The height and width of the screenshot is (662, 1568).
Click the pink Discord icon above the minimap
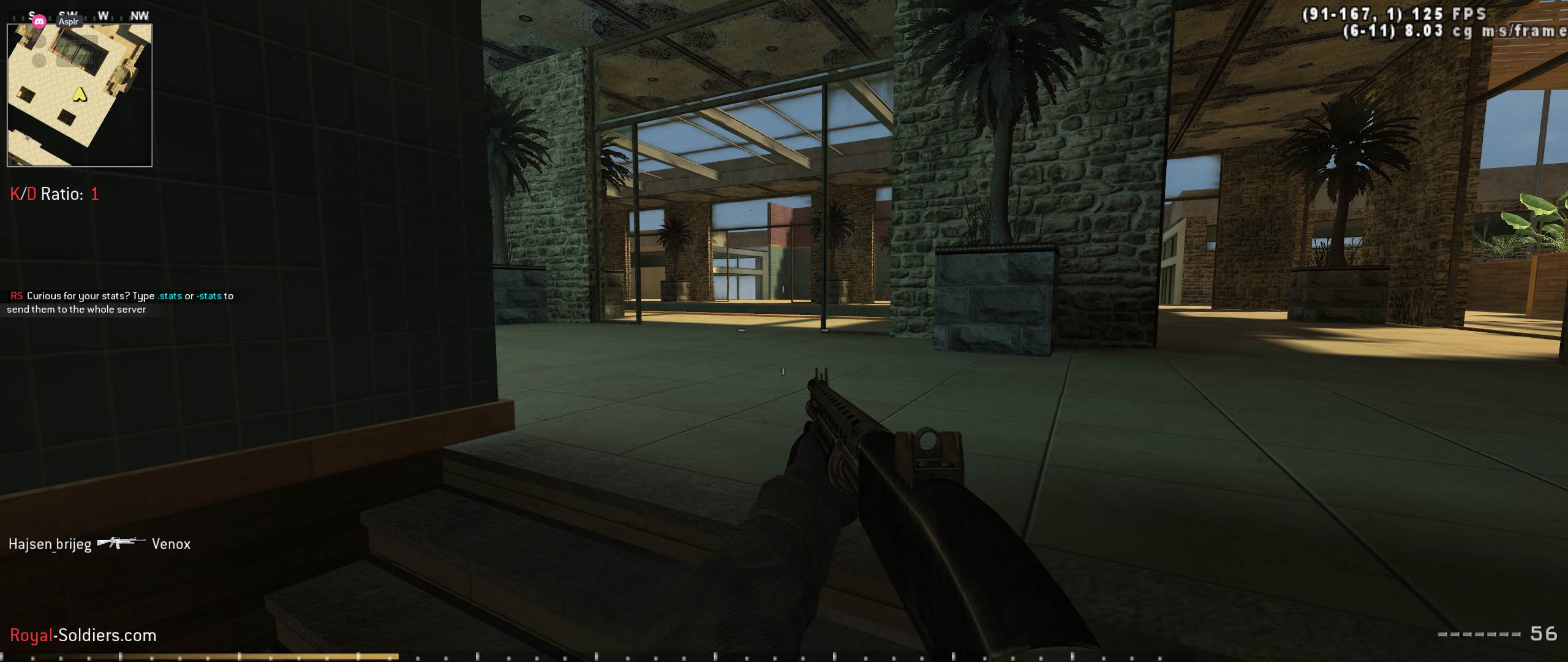40,22
